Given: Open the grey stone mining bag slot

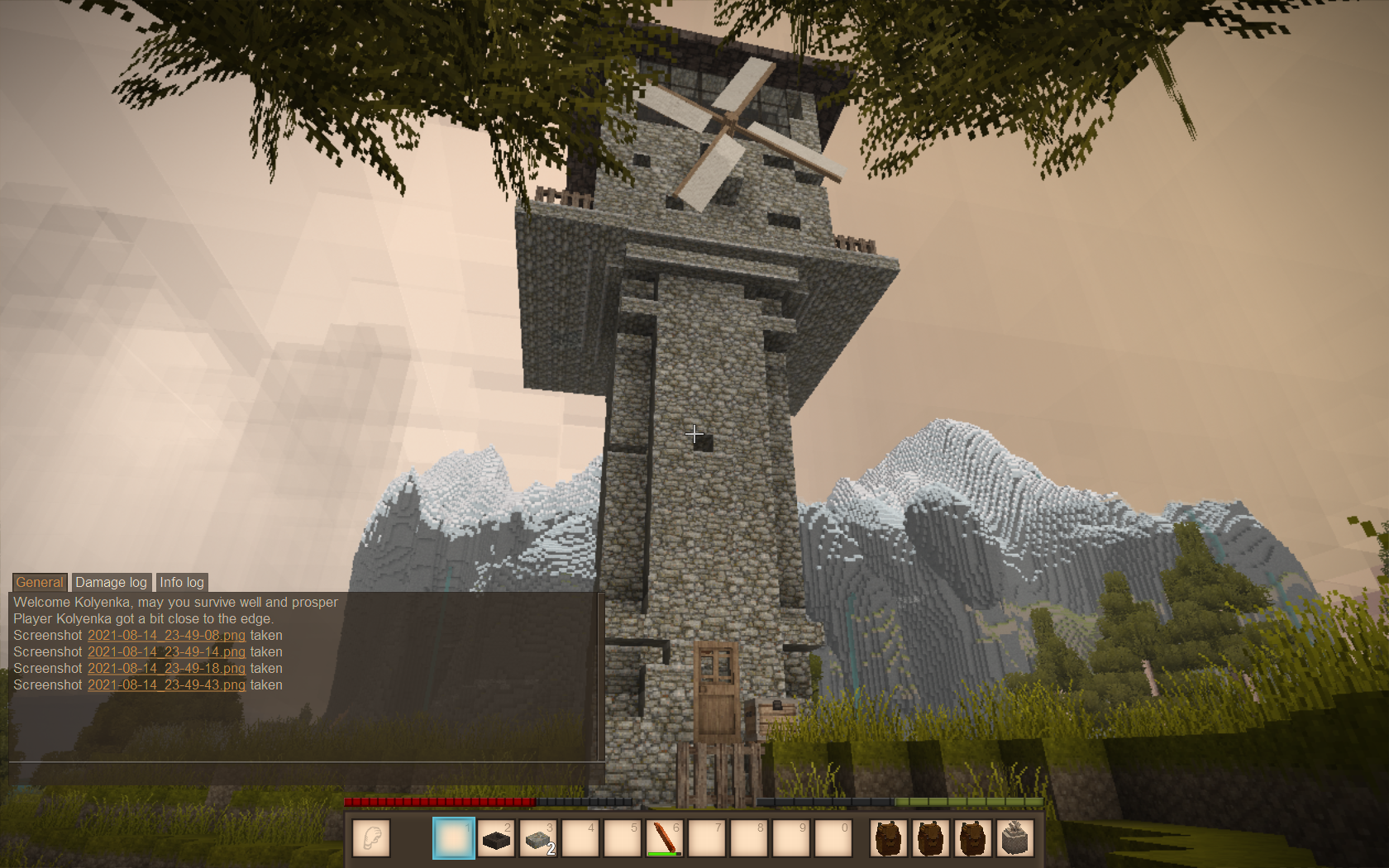Looking at the screenshot, I should coord(1015,838).
